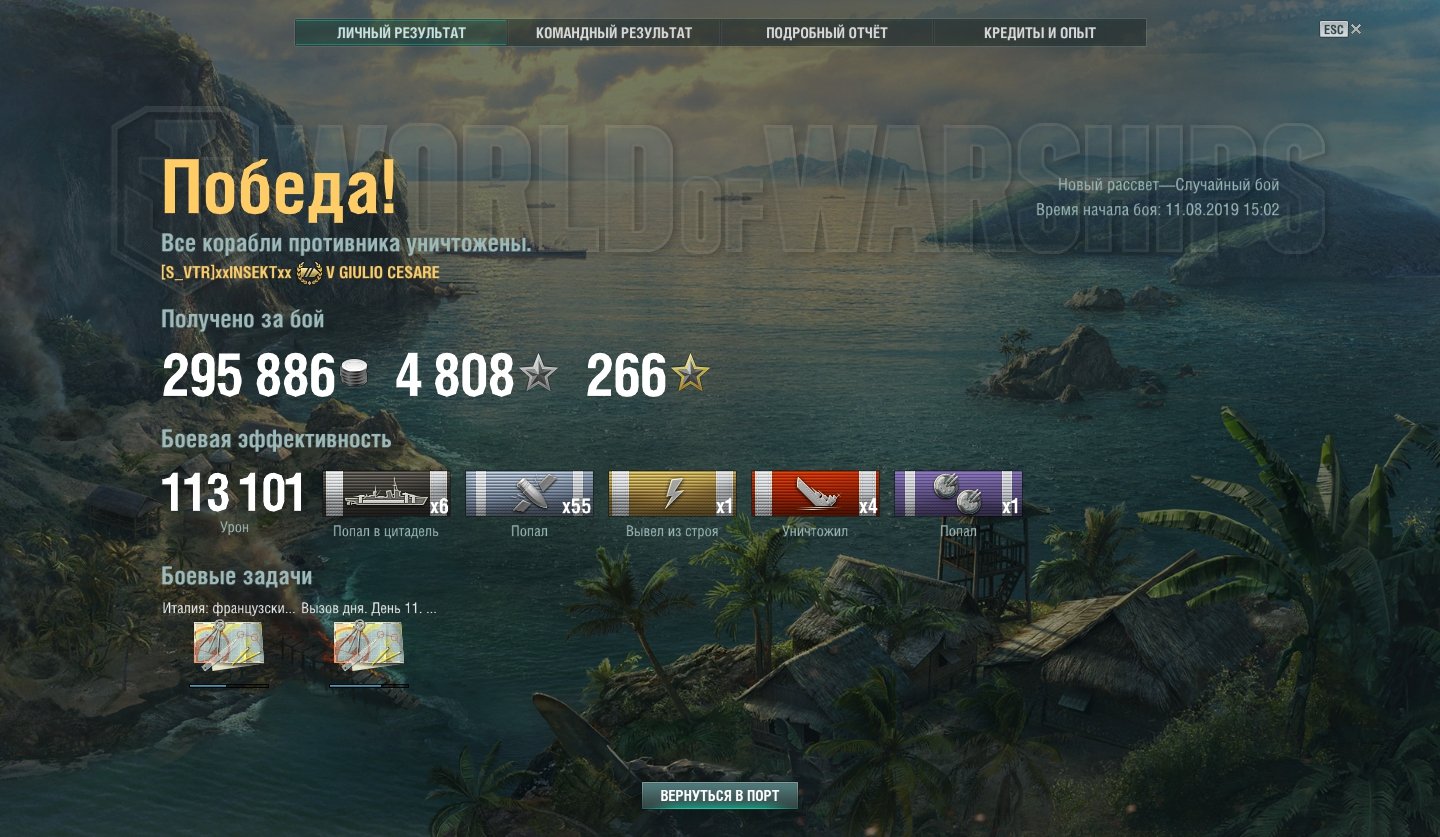
Task: Select the Кредиты и опыт tab
Action: 1040,33
